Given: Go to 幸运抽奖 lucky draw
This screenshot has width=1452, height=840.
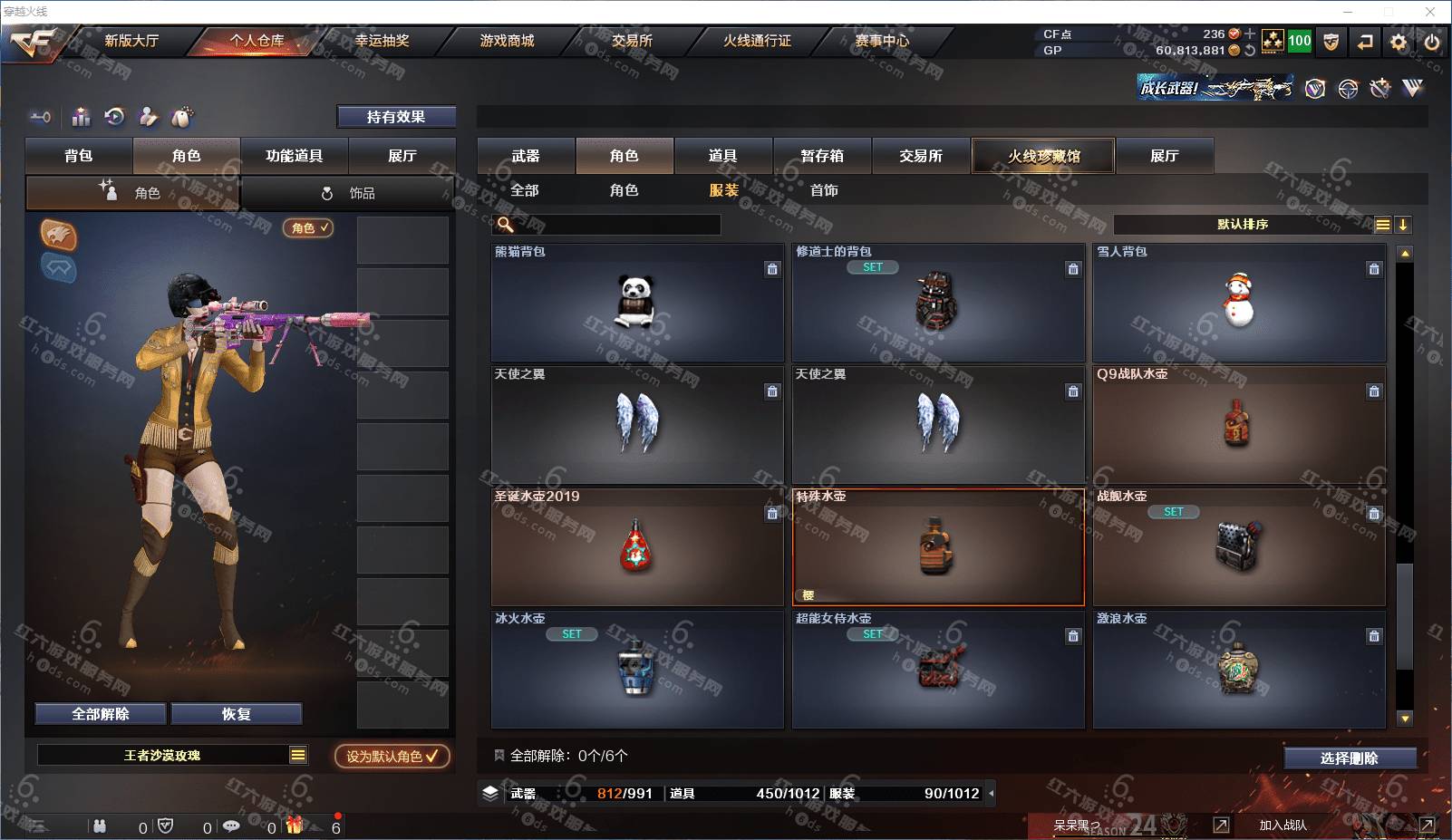Looking at the screenshot, I should (x=382, y=41).
